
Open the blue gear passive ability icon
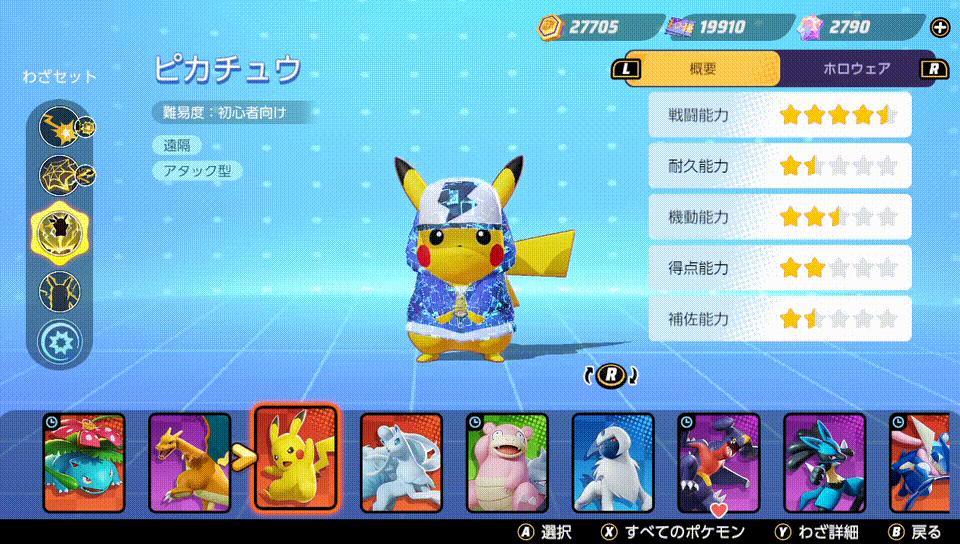click(59, 343)
